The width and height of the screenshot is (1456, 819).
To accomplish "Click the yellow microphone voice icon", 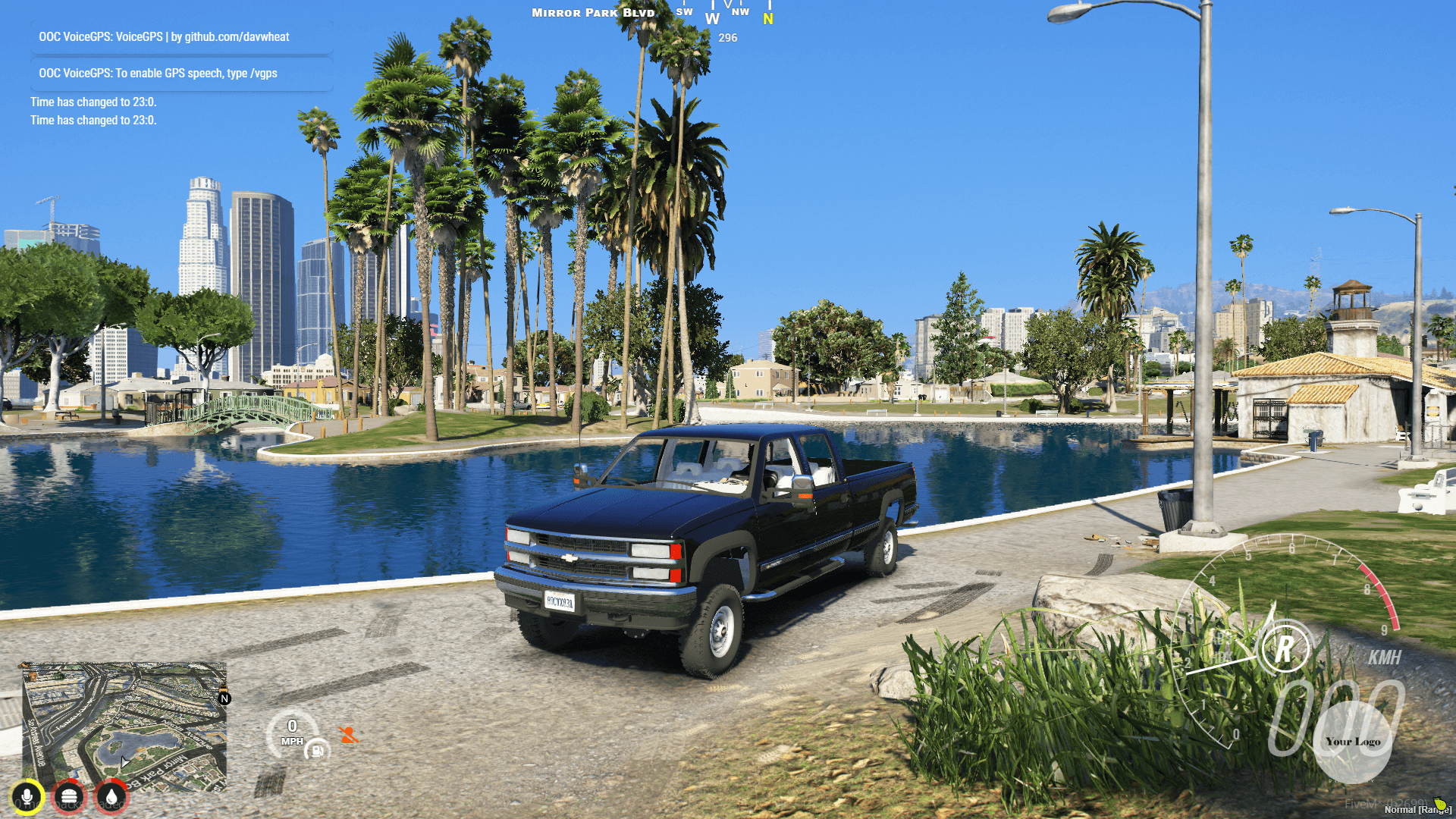I will click(x=27, y=796).
